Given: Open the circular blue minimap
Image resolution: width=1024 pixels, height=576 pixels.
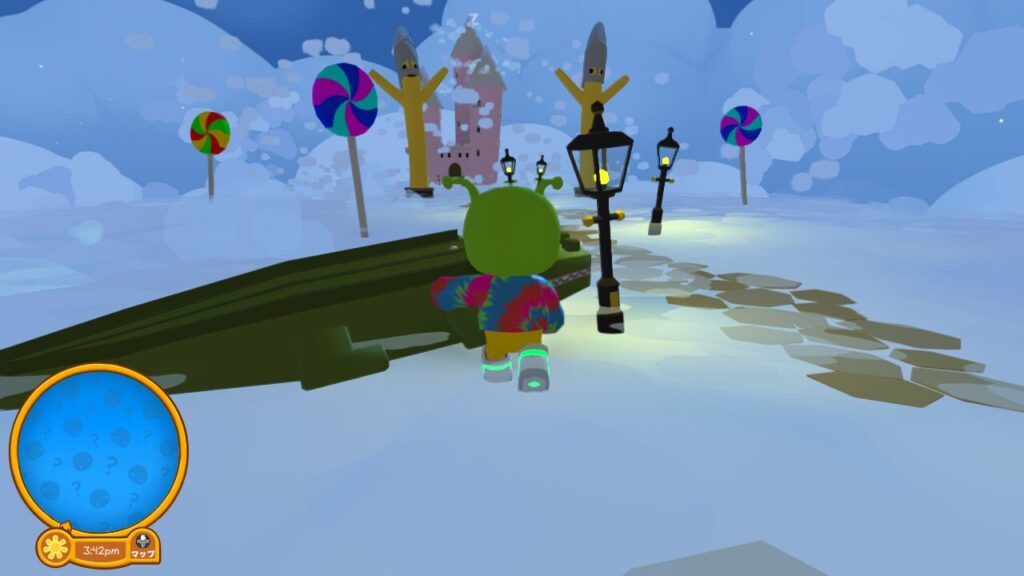Looking at the screenshot, I should tap(99, 449).
